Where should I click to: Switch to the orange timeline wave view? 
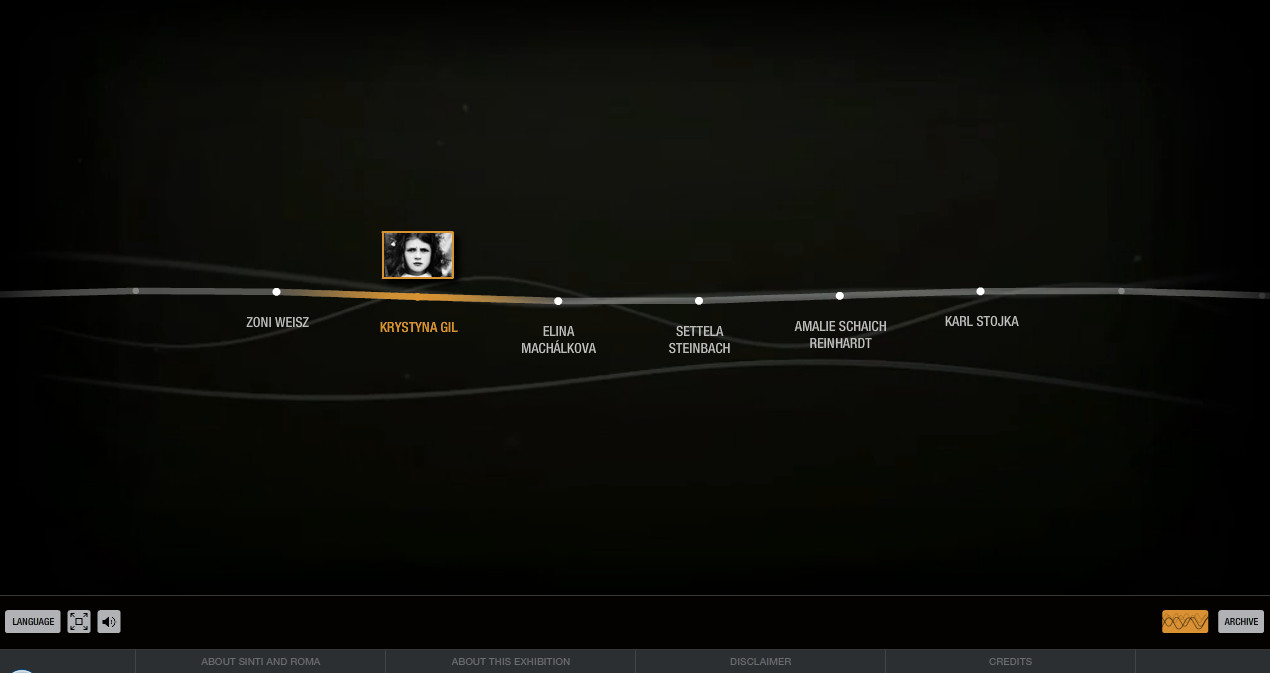click(x=1185, y=622)
